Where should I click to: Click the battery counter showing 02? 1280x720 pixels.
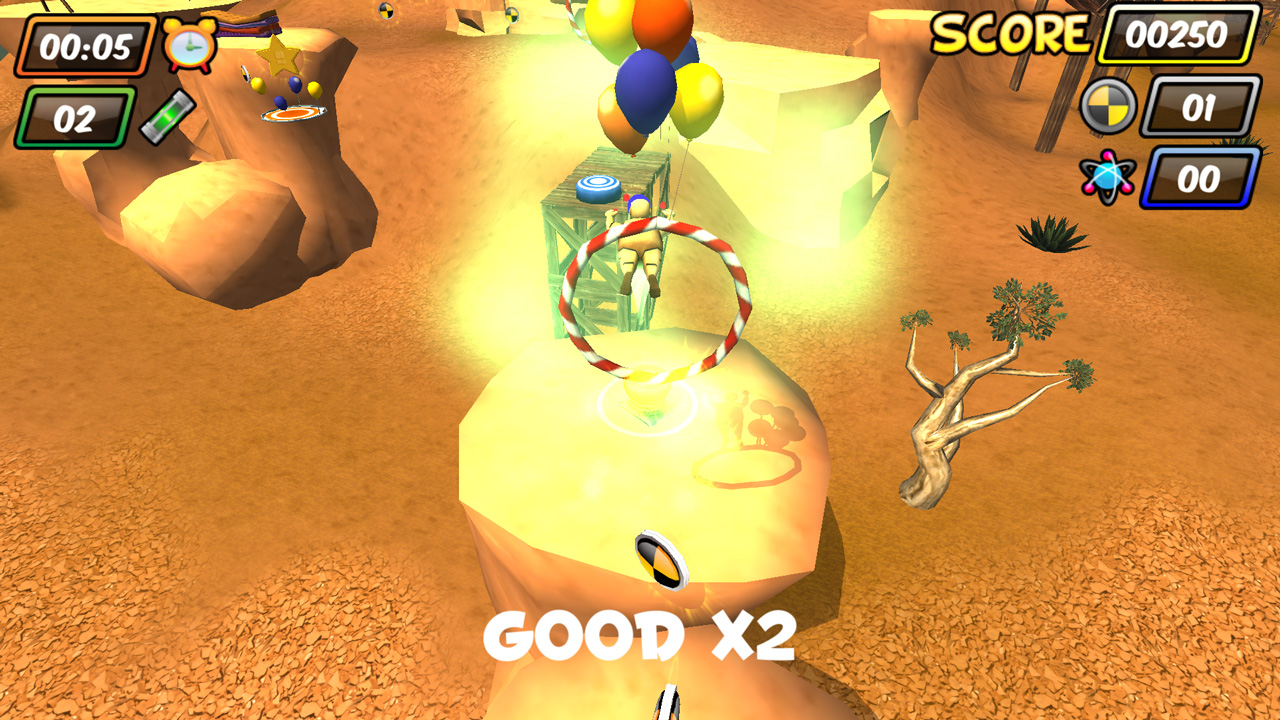click(75, 116)
